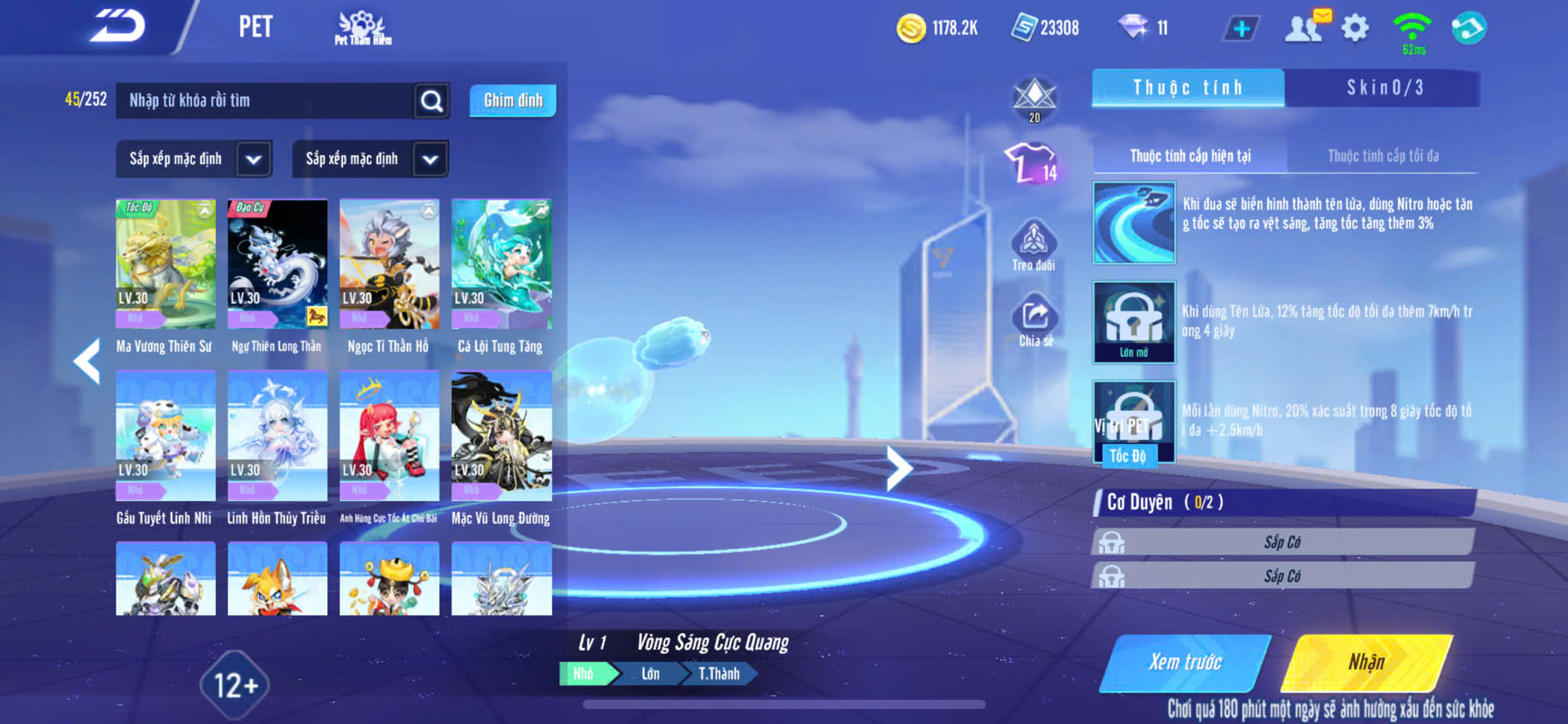Switch to the Thuộc tính tab
Image resolution: width=1568 pixels, height=724 pixels.
(x=1187, y=87)
